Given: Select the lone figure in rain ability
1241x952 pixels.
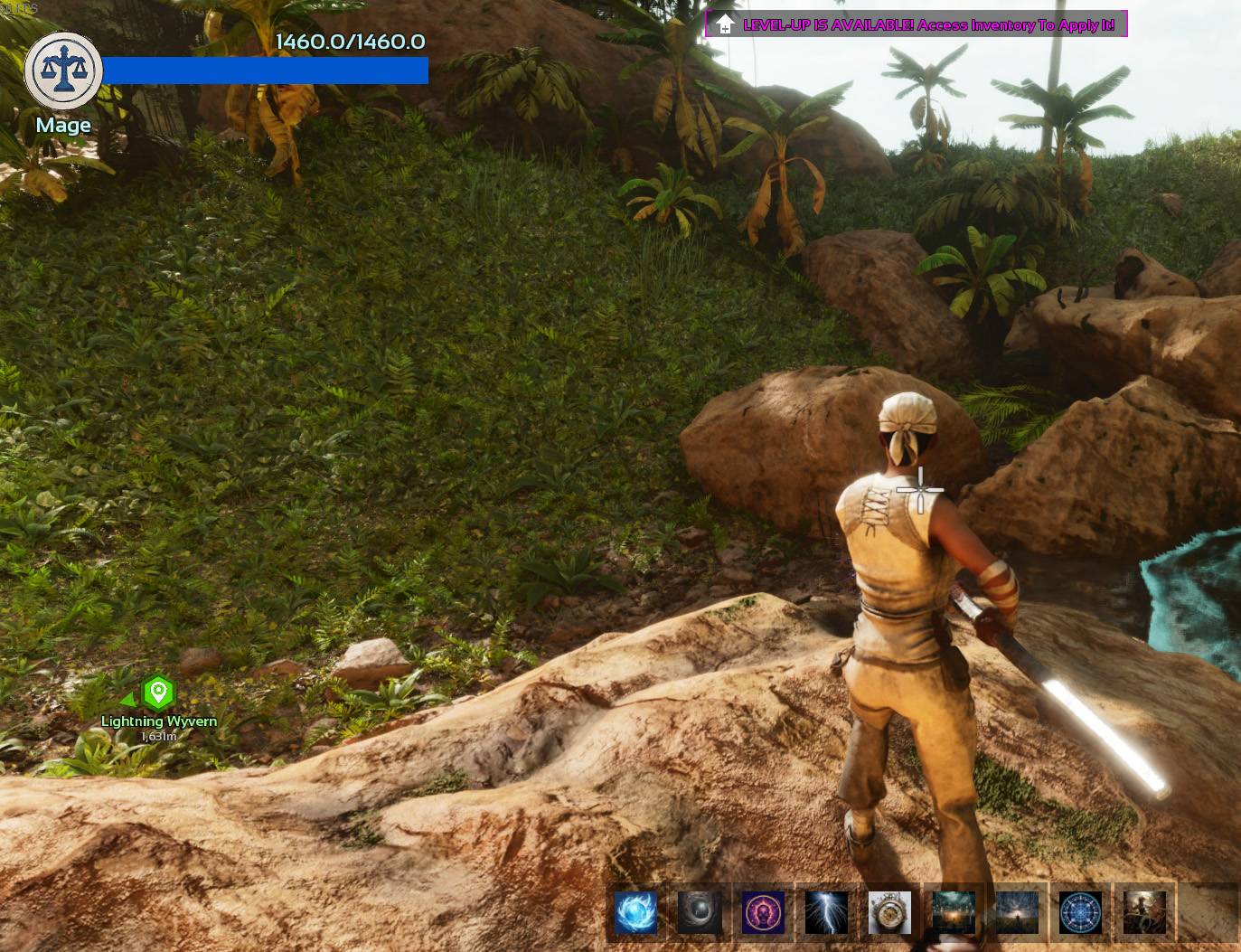Looking at the screenshot, I should click(x=1017, y=912).
